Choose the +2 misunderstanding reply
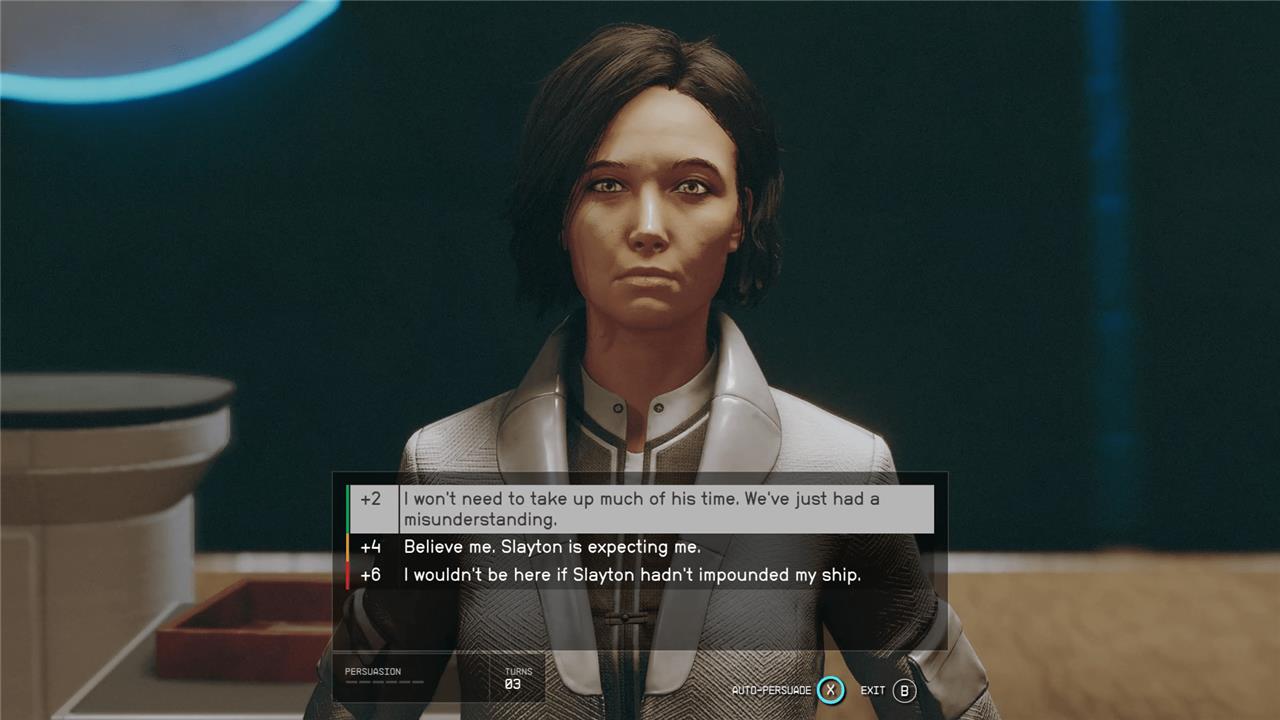1280x720 pixels. [x=640, y=509]
